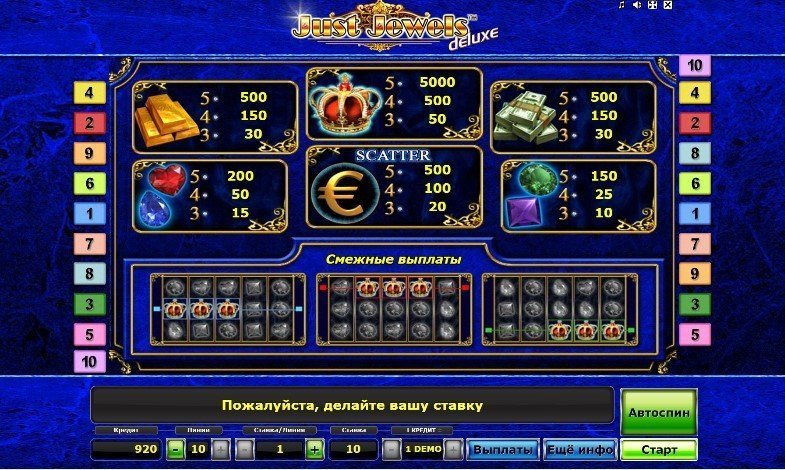Open the Выплаты paytable button
785x470 pixels.
[x=503, y=450]
